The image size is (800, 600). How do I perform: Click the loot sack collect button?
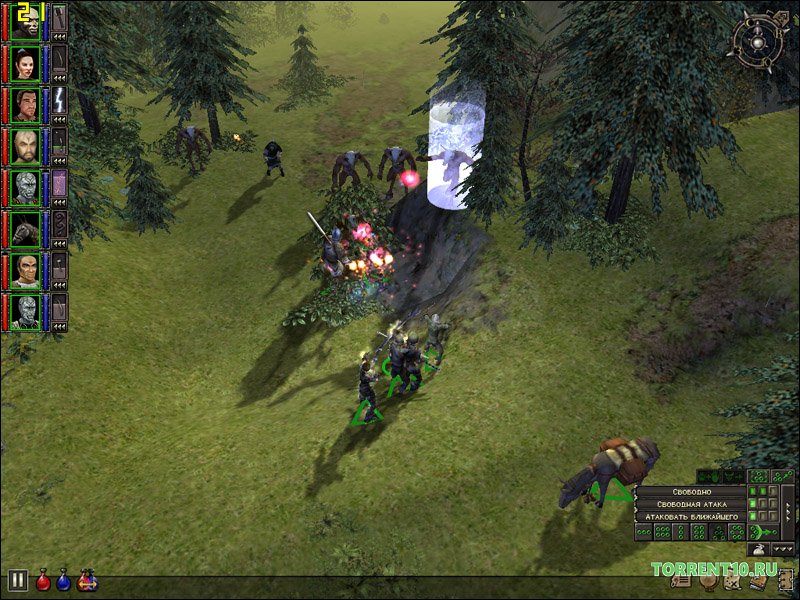coord(758,549)
